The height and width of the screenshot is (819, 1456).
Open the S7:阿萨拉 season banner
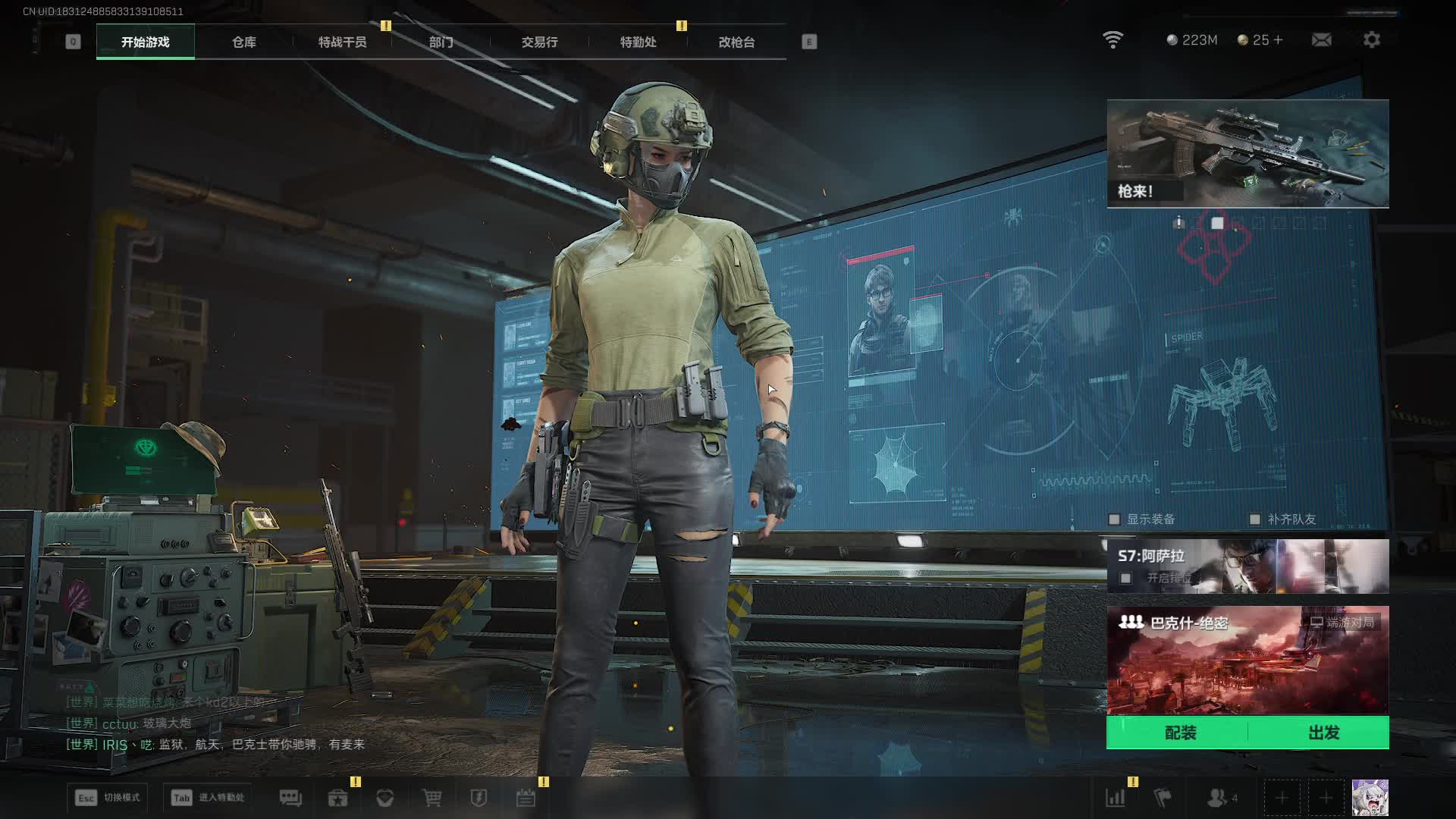(1247, 566)
